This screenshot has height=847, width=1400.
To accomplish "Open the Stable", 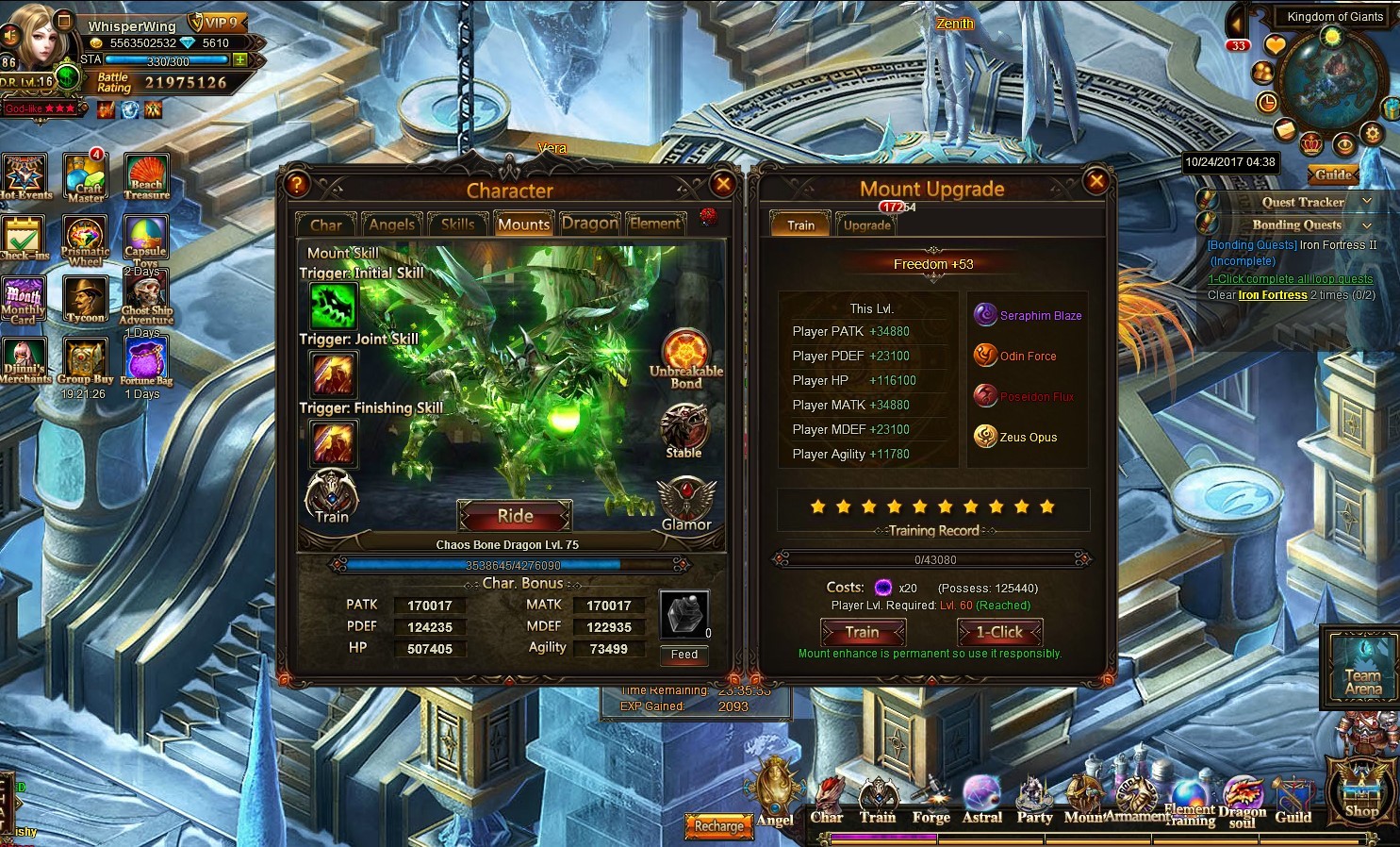I will coord(684,431).
